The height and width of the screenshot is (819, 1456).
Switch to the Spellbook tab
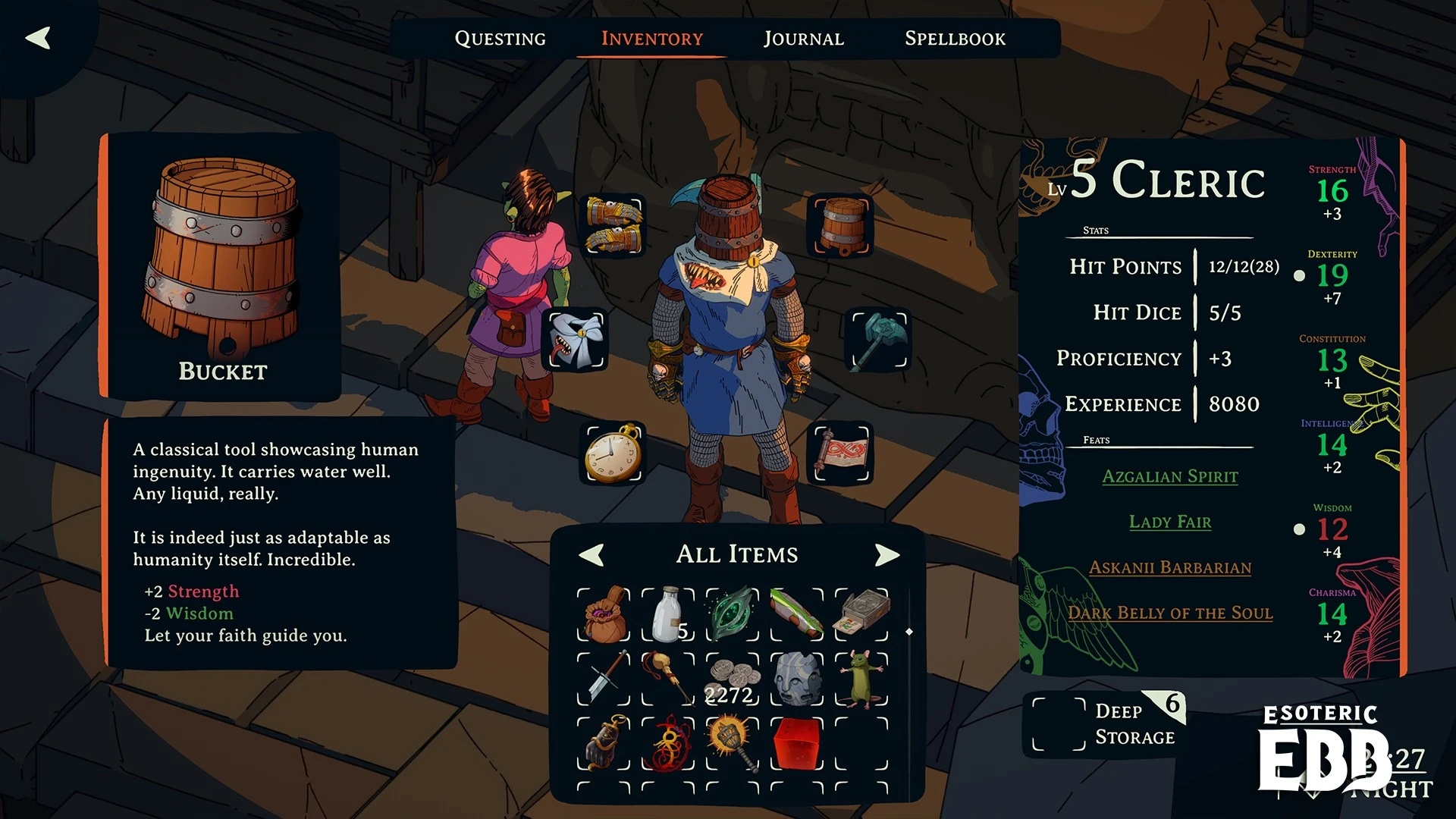coord(955,39)
